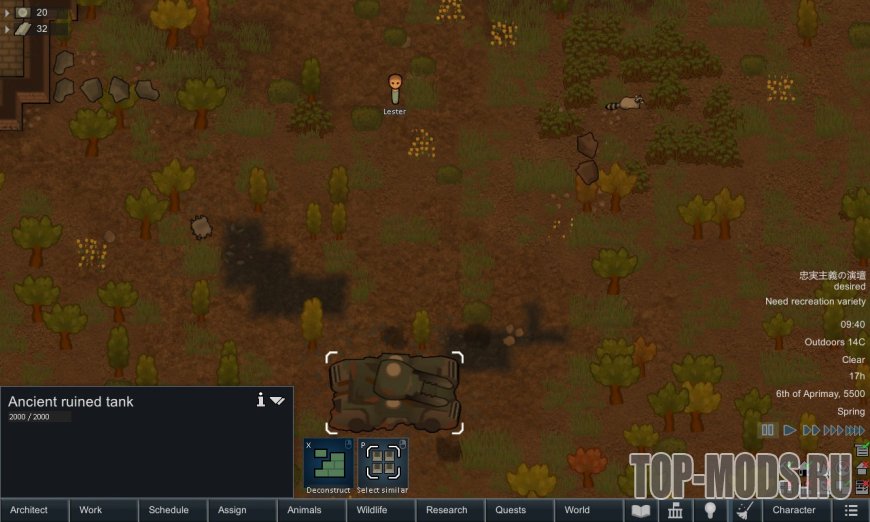Open the main menu list icon
This screenshot has height=522, width=870.
851,510
